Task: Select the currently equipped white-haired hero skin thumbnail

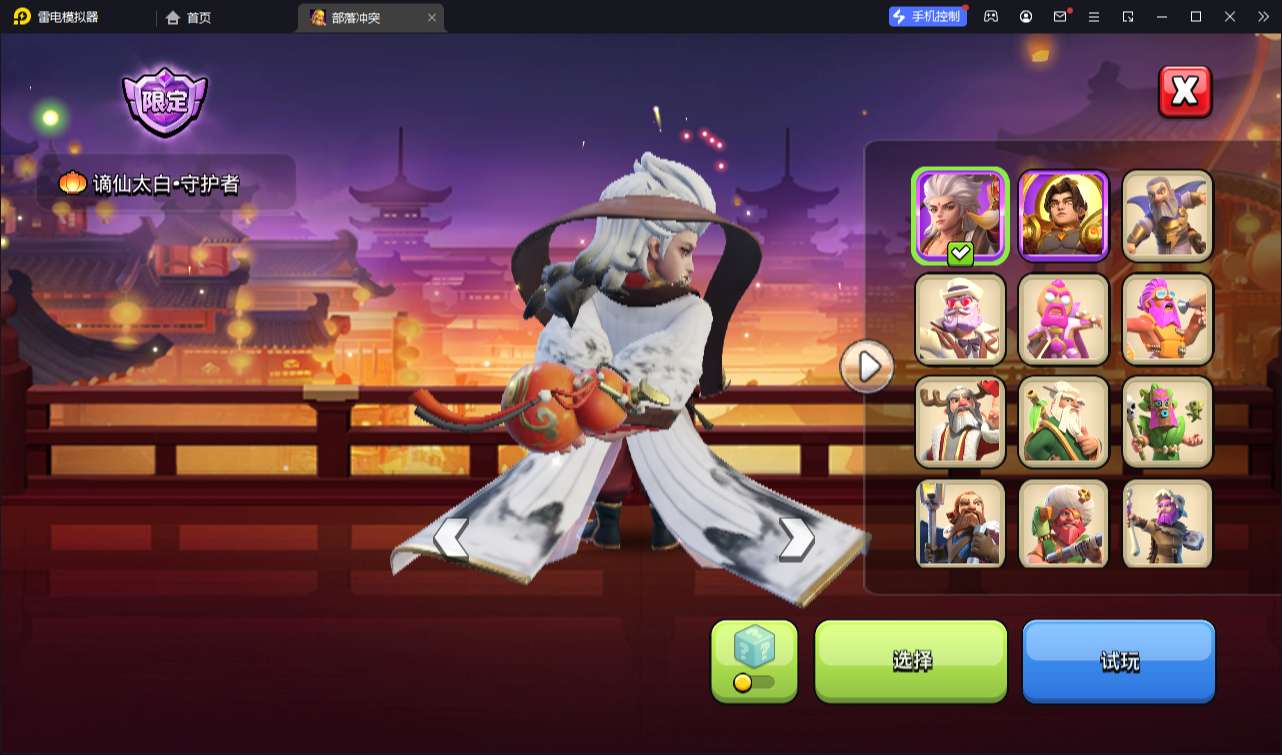Action: pyautogui.click(x=959, y=215)
